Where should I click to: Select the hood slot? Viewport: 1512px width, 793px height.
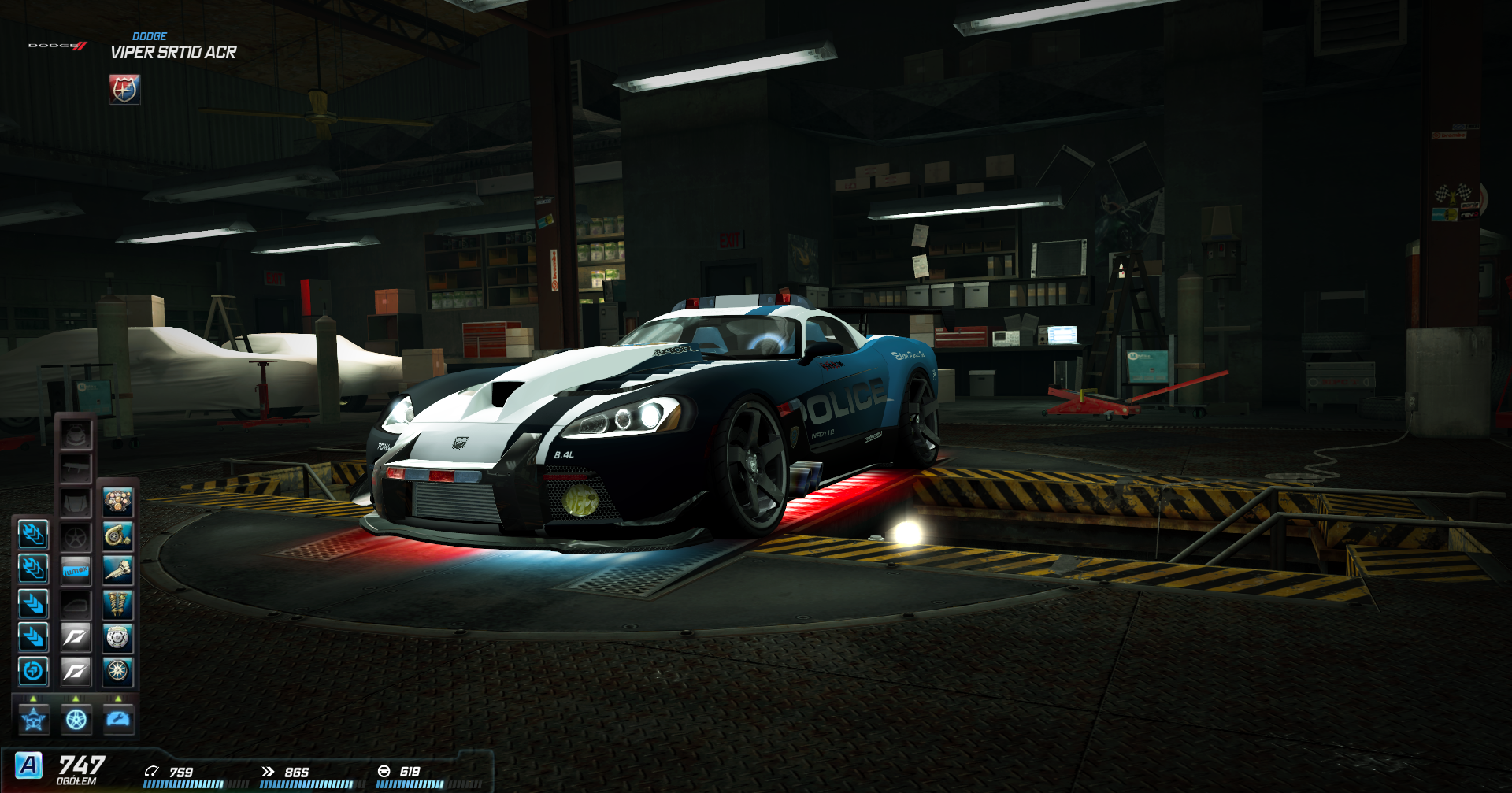tap(76, 502)
